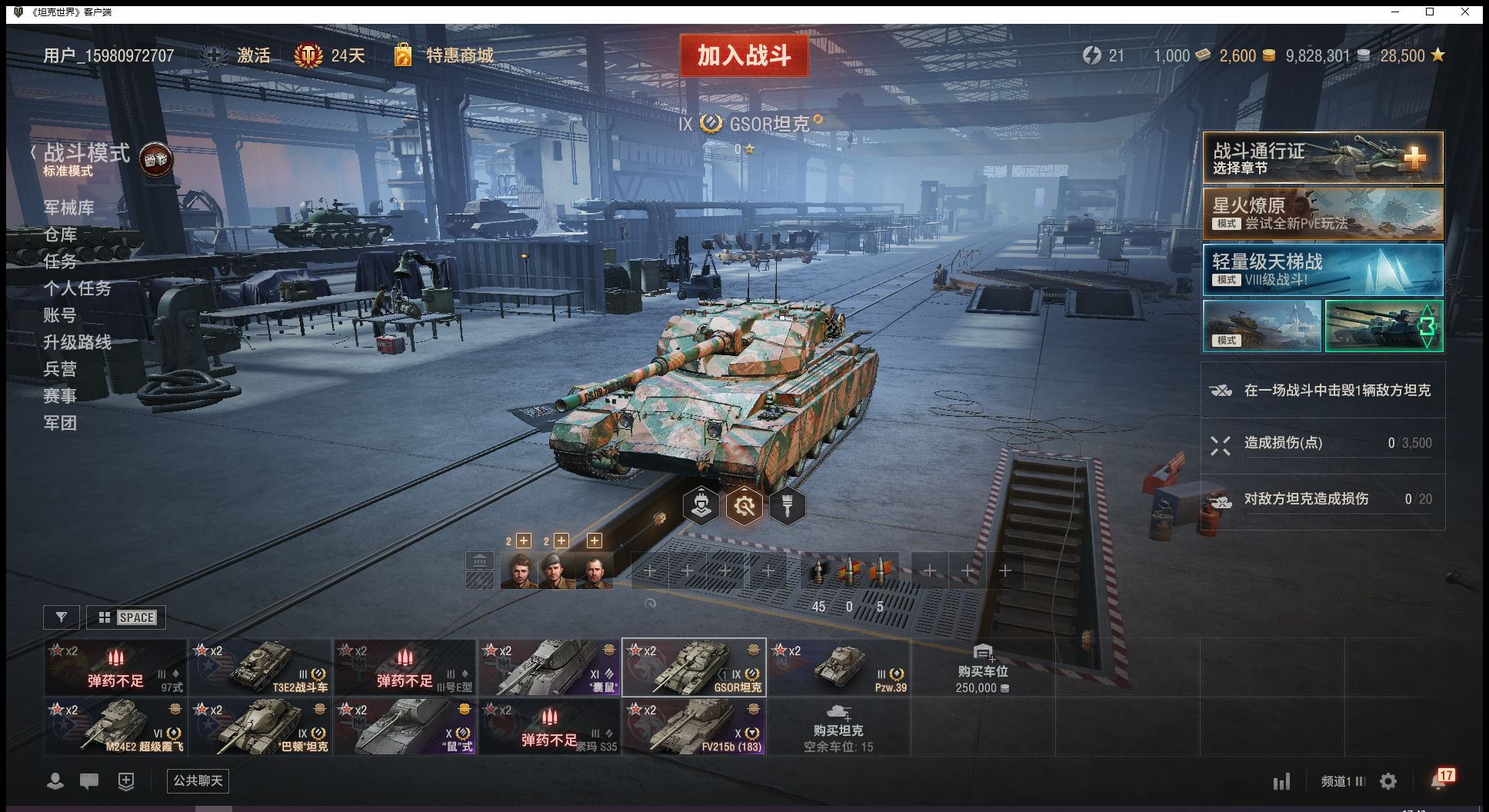The height and width of the screenshot is (812, 1489).
Task: Open the vehicle maintenance wrench icon
Action: [x=744, y=506]
